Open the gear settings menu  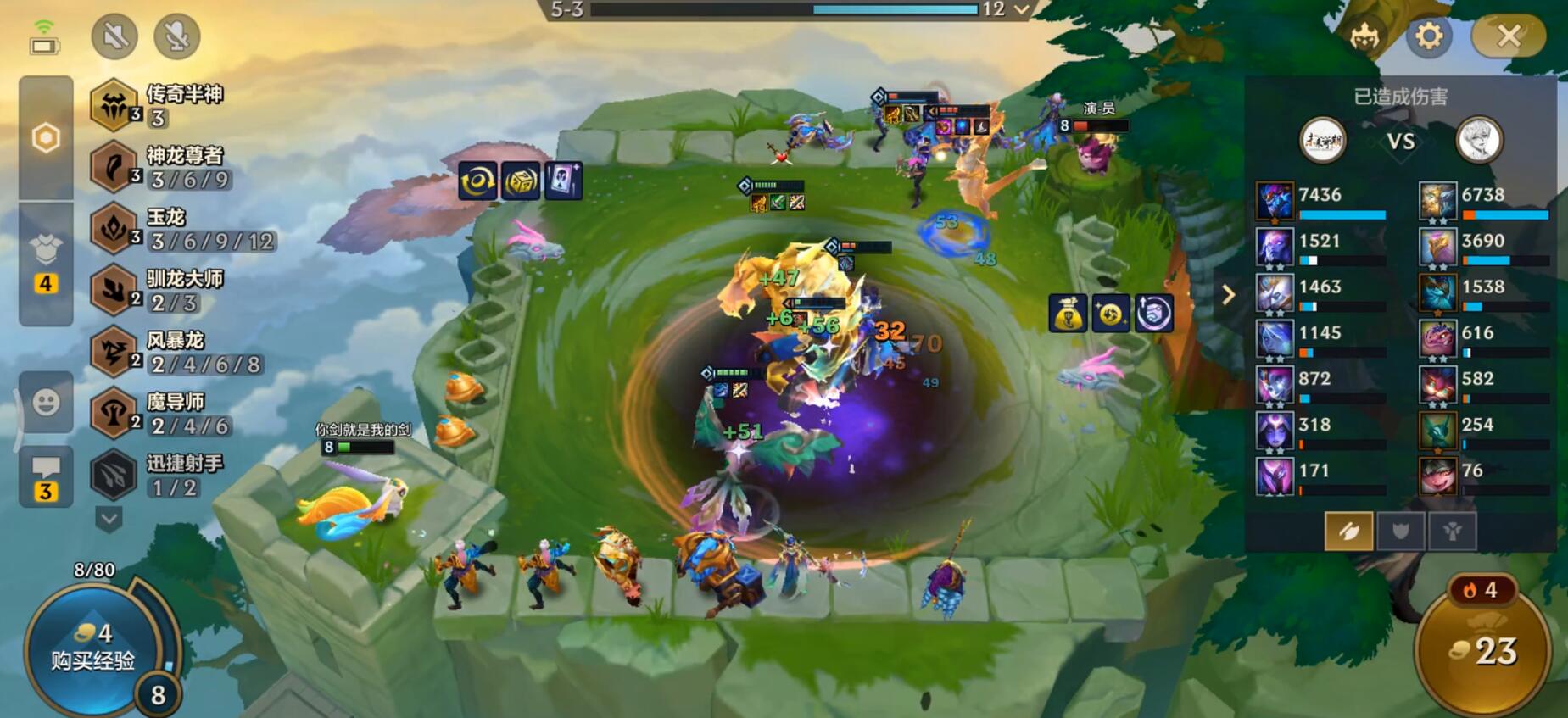(1429, 36)
